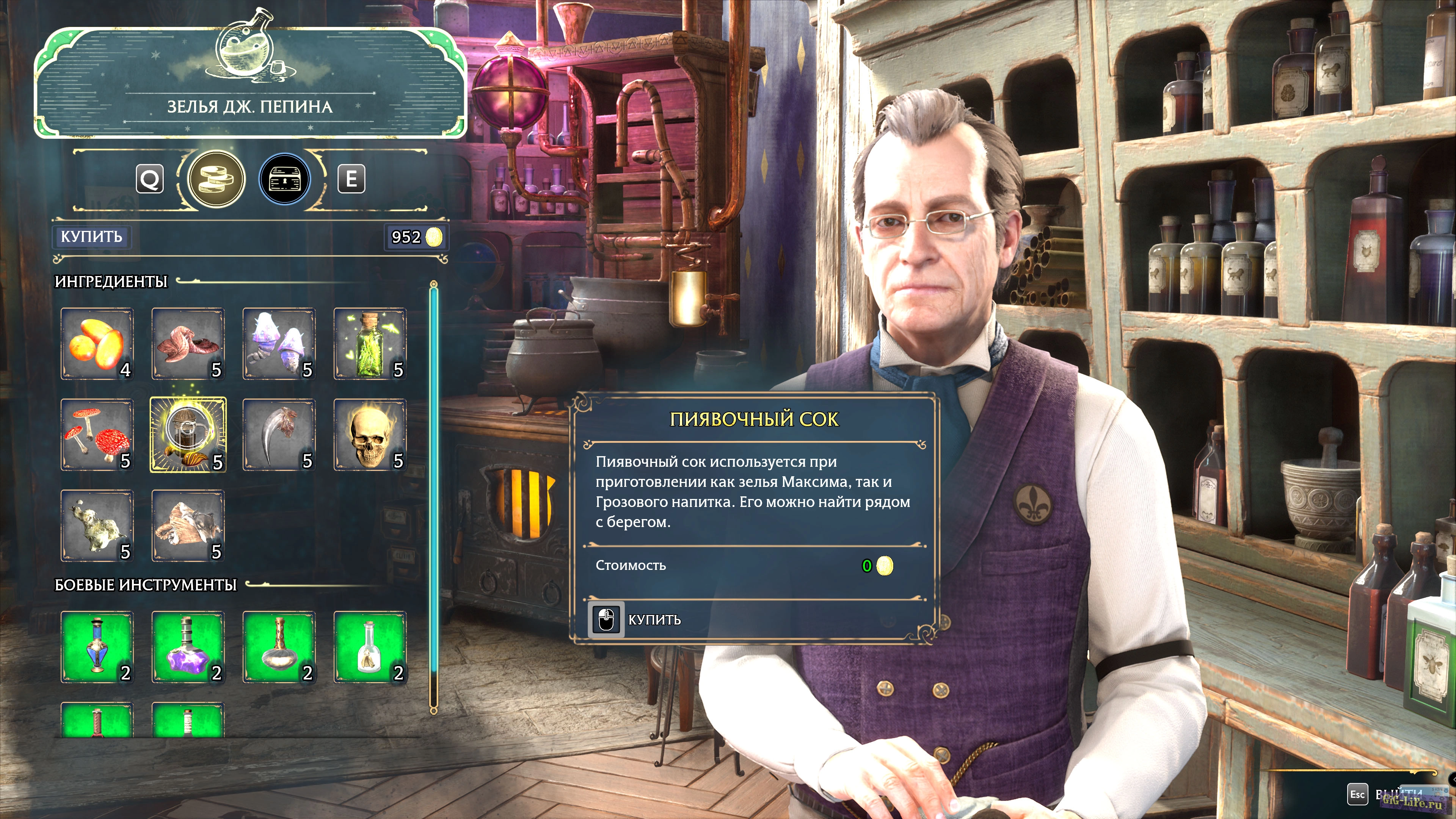This screenshot has width=1456, height=819.
Task: Choose the red Leaping Toadstool caps
Action: (x=97, y=435)
